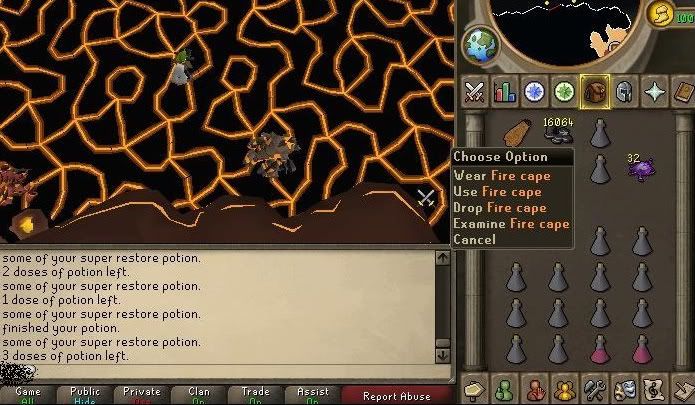This screenshot has width=695, height=405.
Task: Open the worn equipment helmet tab
Action: [x=626, y=92]
